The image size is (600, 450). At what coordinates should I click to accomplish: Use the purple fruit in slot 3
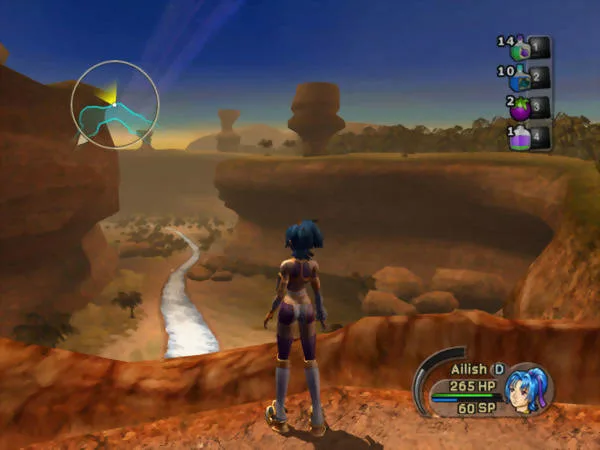coord(521,107)
